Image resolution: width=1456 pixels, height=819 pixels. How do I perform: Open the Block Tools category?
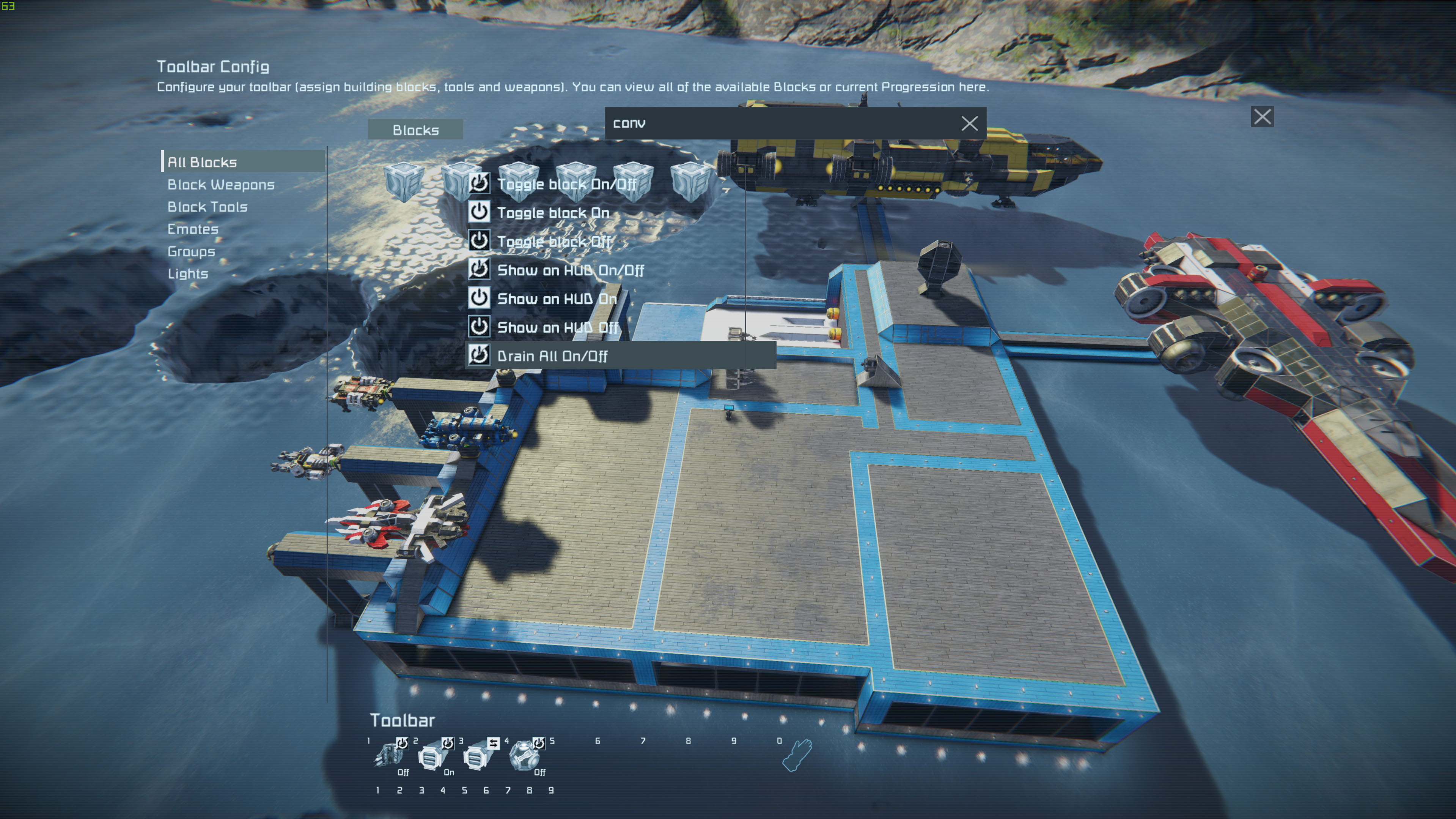208,207
